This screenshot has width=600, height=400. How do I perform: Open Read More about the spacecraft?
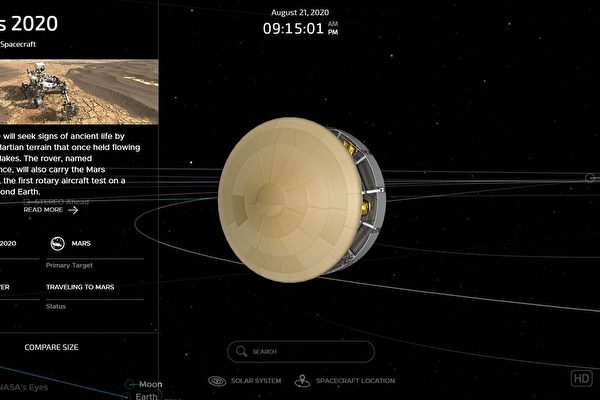click(50, 210)
